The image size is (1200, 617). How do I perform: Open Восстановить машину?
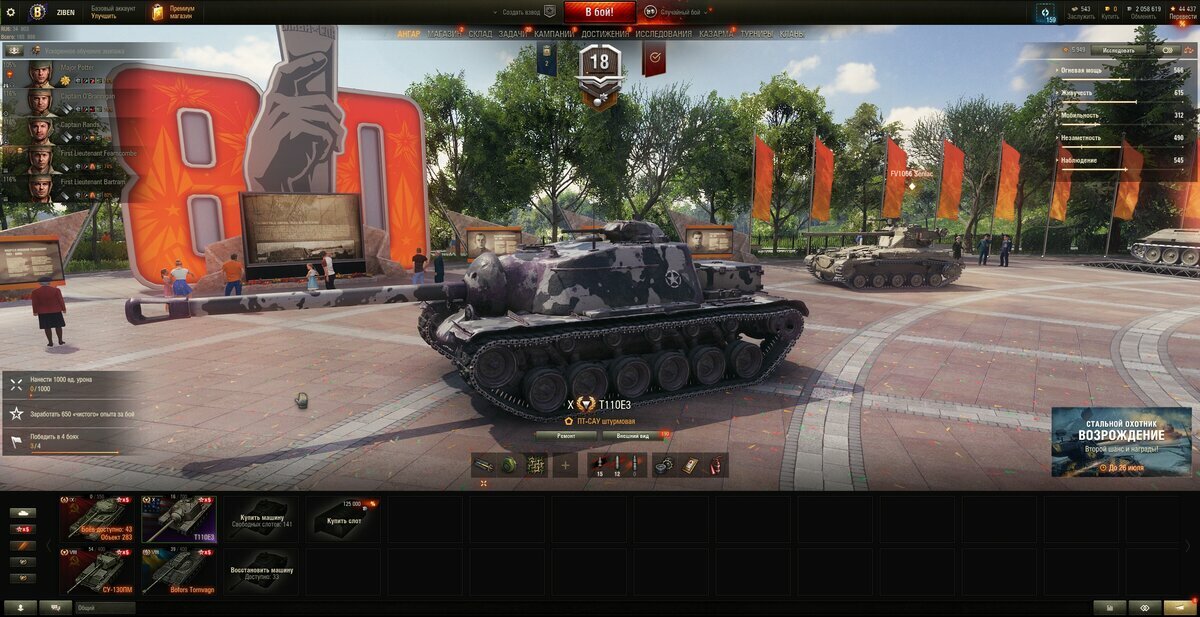(x=261, y=571)
